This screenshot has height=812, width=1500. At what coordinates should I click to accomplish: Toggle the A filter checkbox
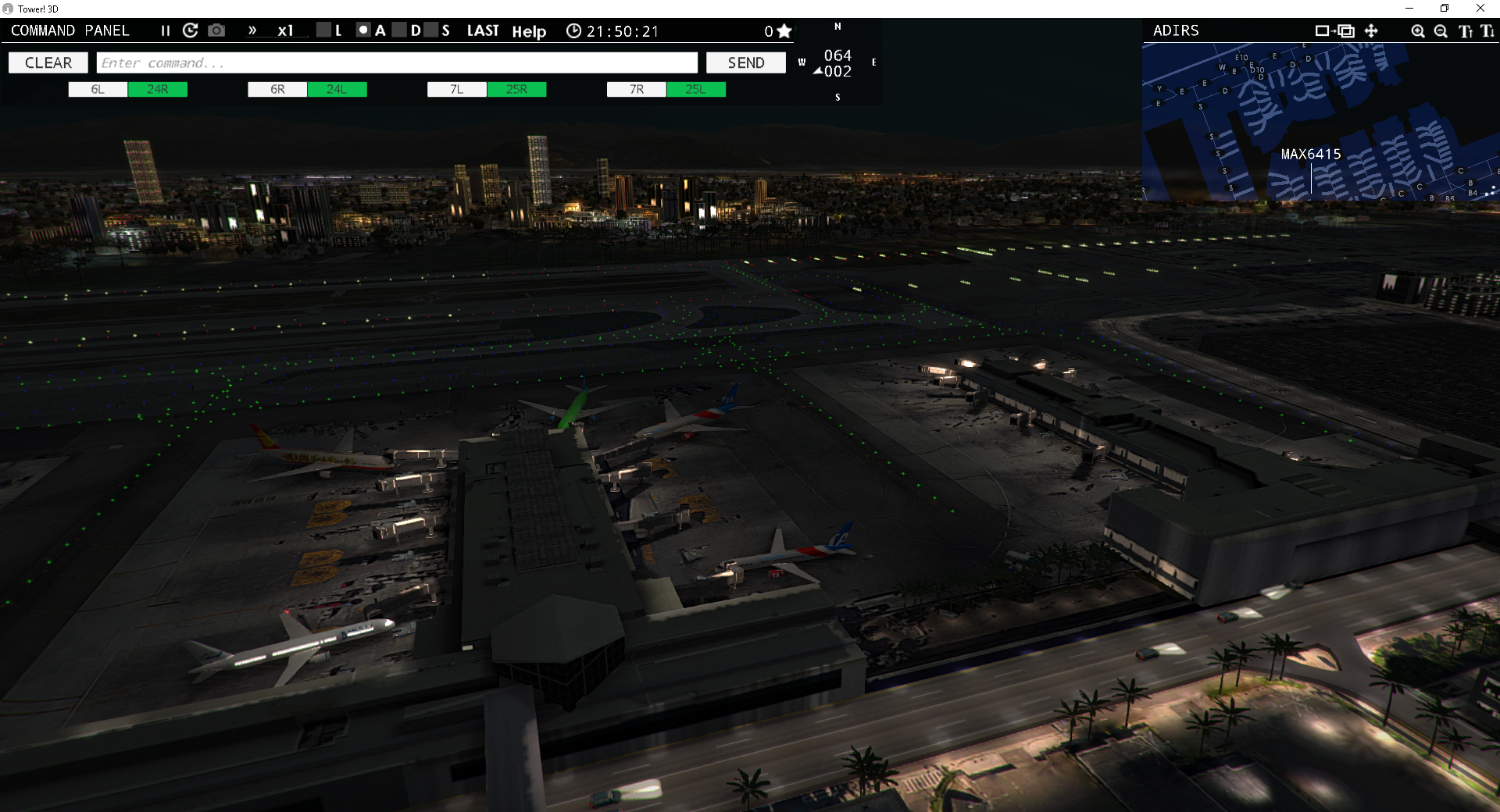[x=363, y=30]
